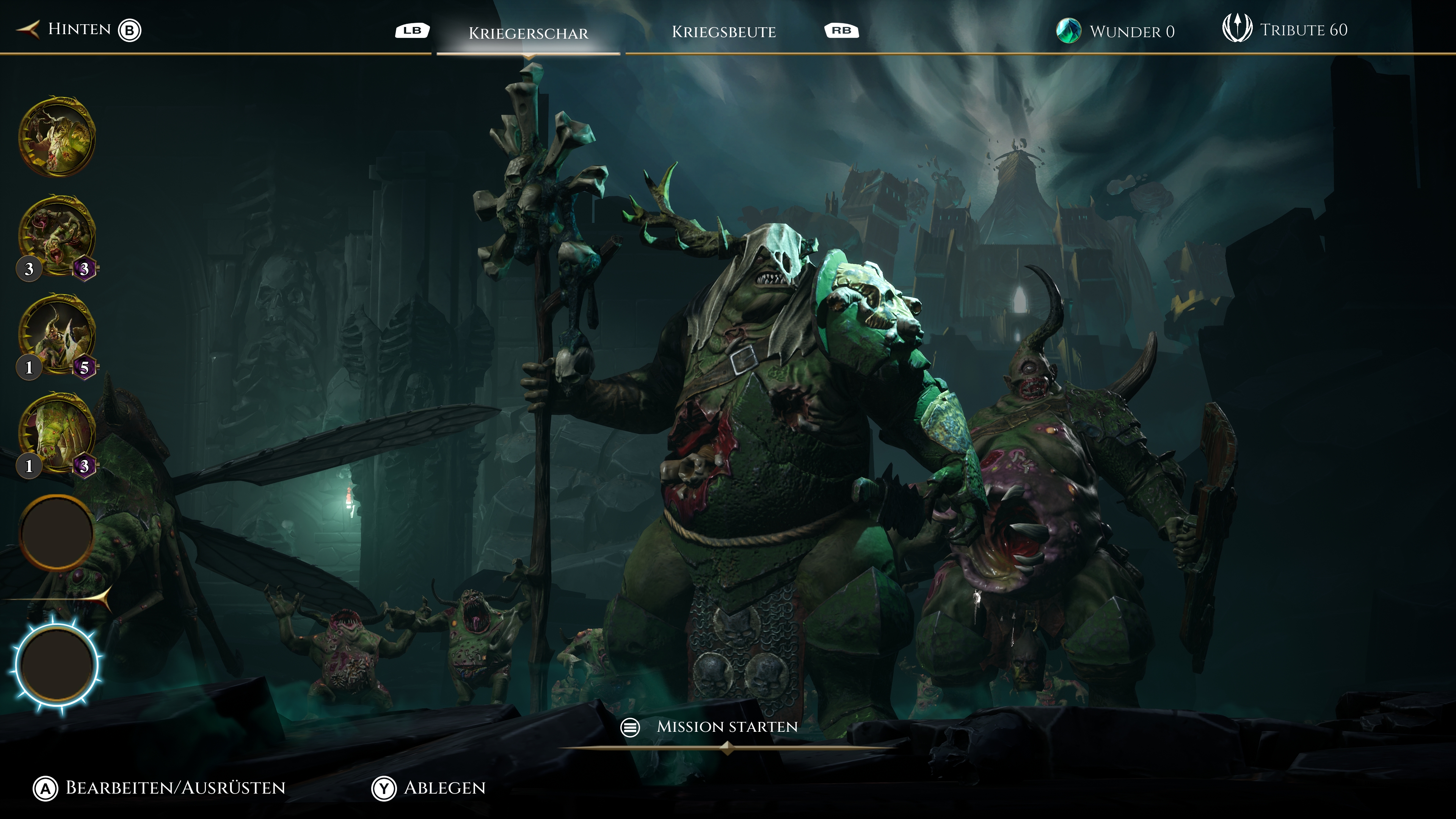The height and width of the screenshot is (819, 1456).
Task: Click the empty slot with the glowing blue border
Action: point(56,664)
